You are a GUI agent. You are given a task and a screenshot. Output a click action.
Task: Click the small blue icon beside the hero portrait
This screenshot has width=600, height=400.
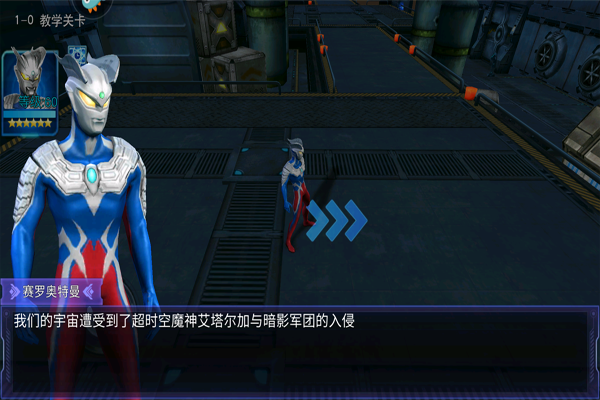[x=77, y=55]
